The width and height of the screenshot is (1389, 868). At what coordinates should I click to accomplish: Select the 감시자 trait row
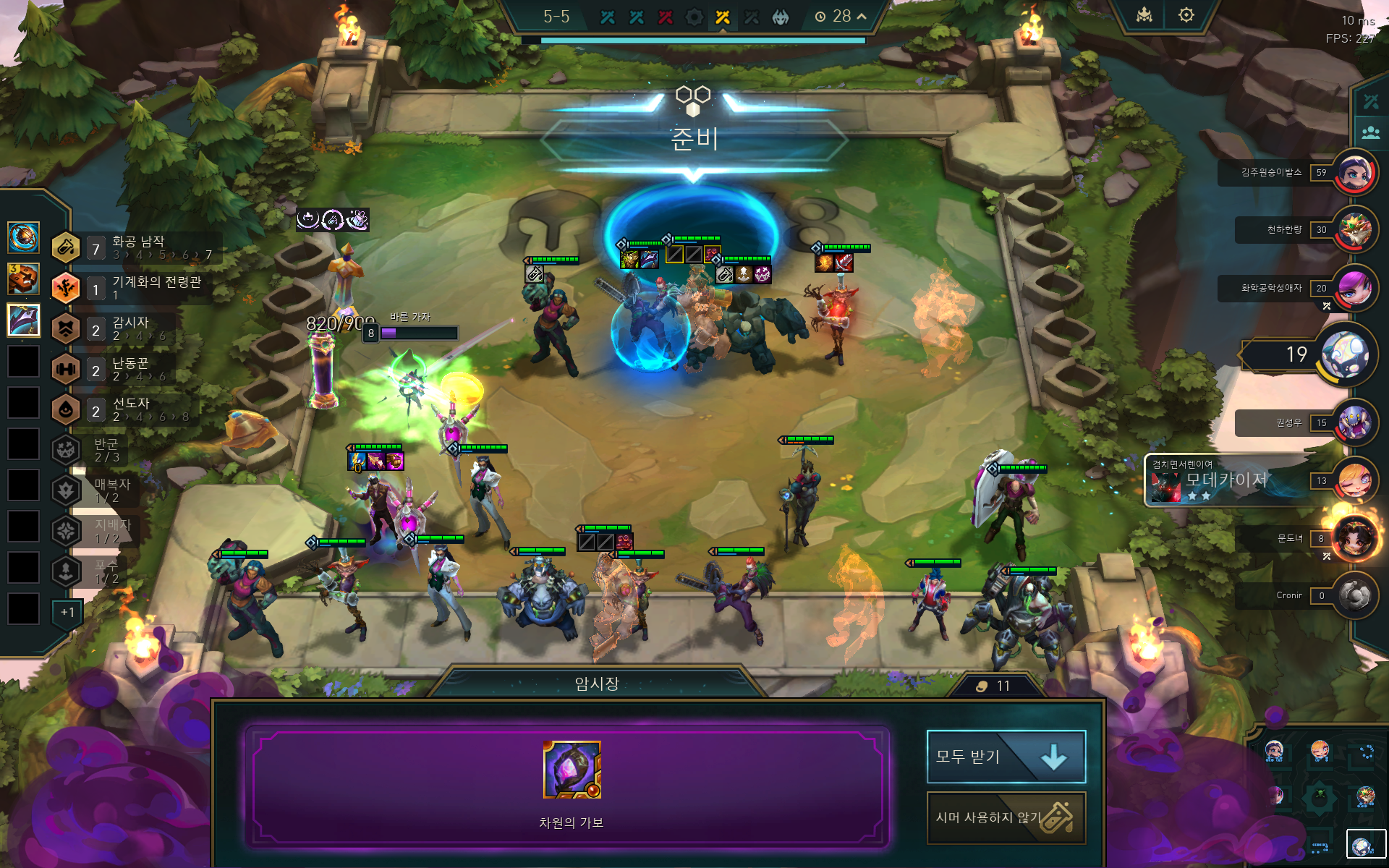[x=123, y=328]
